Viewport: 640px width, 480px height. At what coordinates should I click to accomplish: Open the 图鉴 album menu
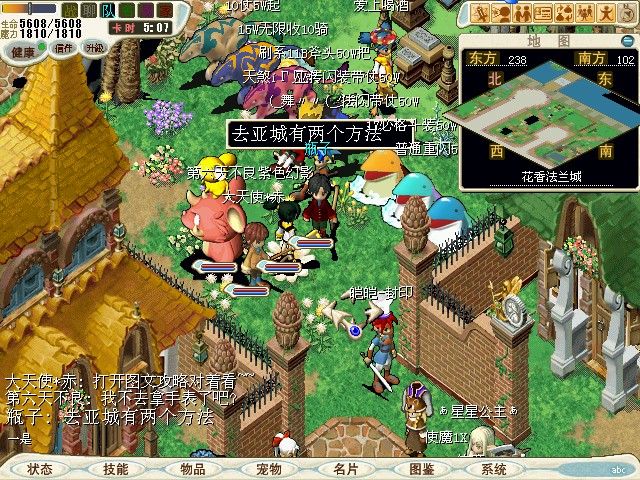(x=422, y=468)
